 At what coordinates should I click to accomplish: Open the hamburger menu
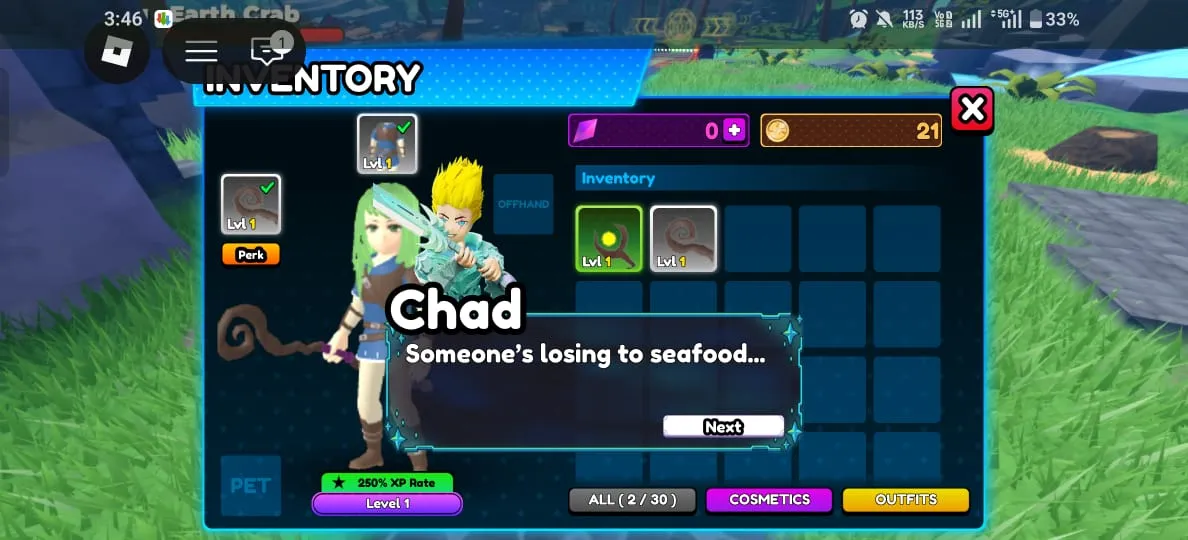201,52
